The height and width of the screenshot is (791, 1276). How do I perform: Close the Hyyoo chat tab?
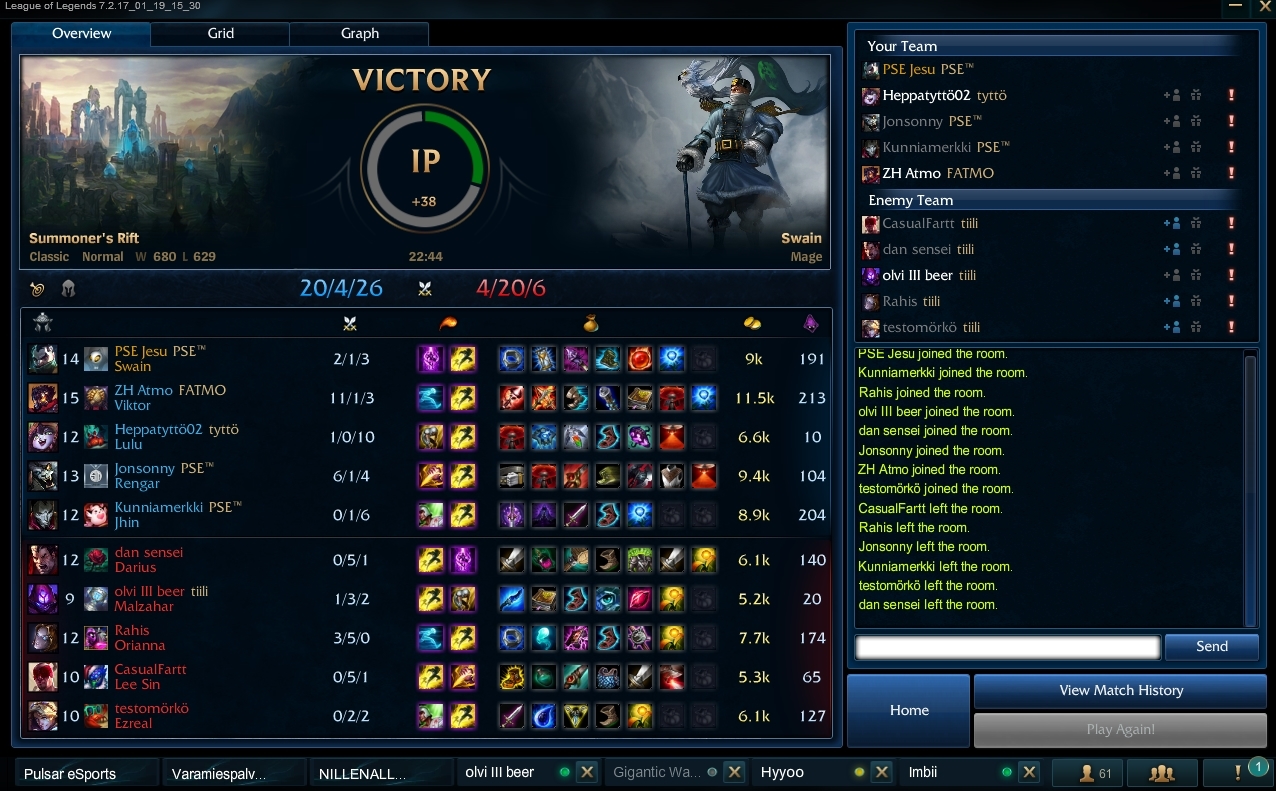881,772
